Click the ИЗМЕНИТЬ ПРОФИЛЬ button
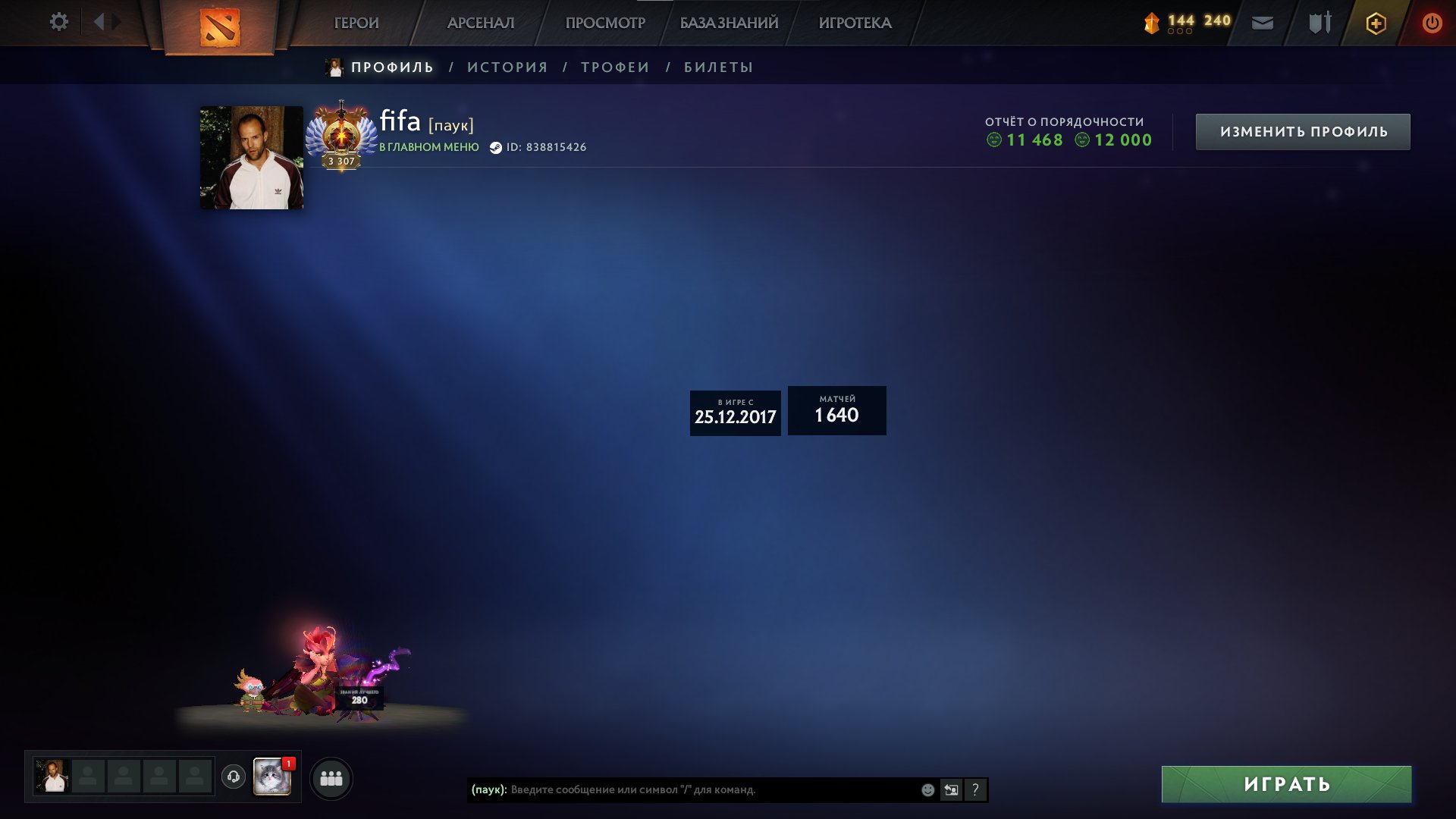The image size is (1456, 819). 1301,130
